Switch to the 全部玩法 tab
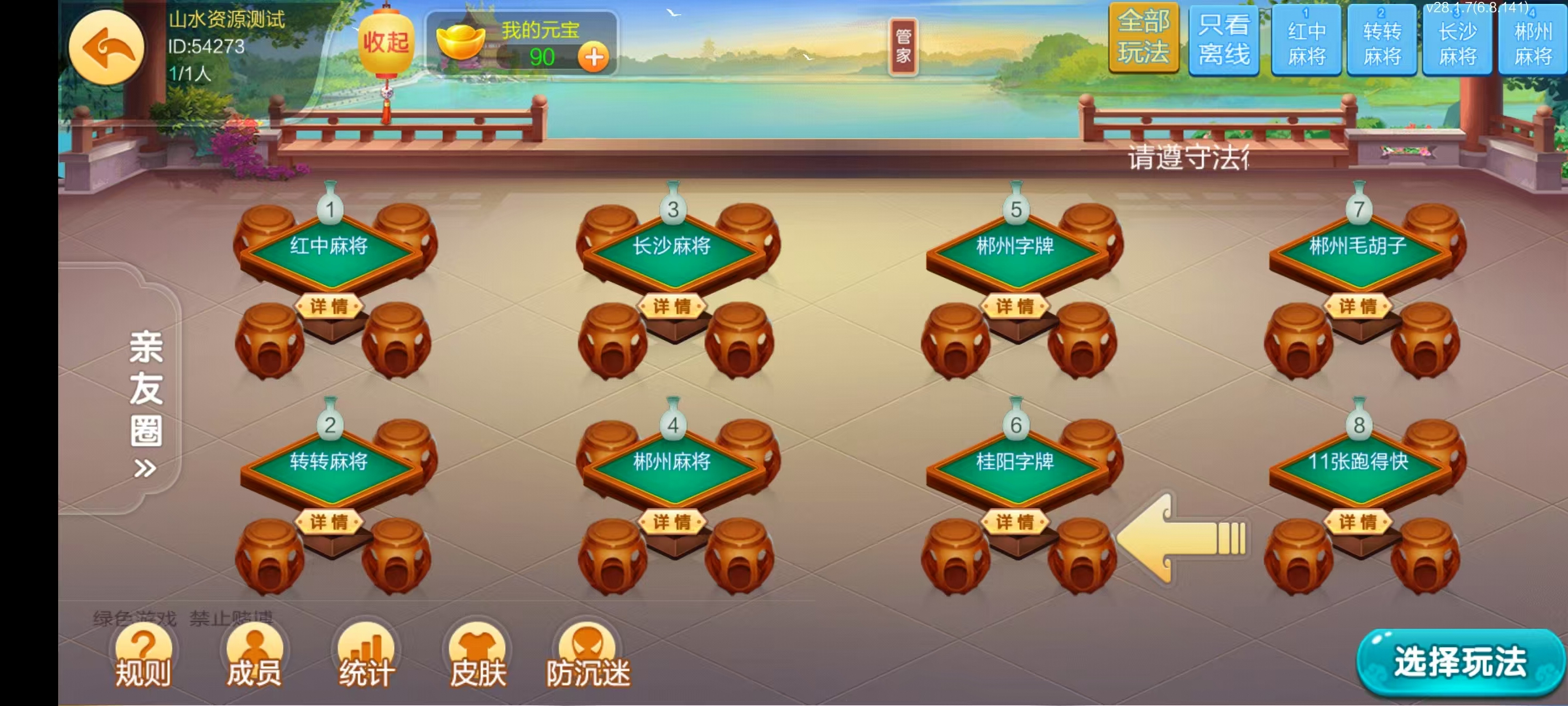 [1145, 39]
